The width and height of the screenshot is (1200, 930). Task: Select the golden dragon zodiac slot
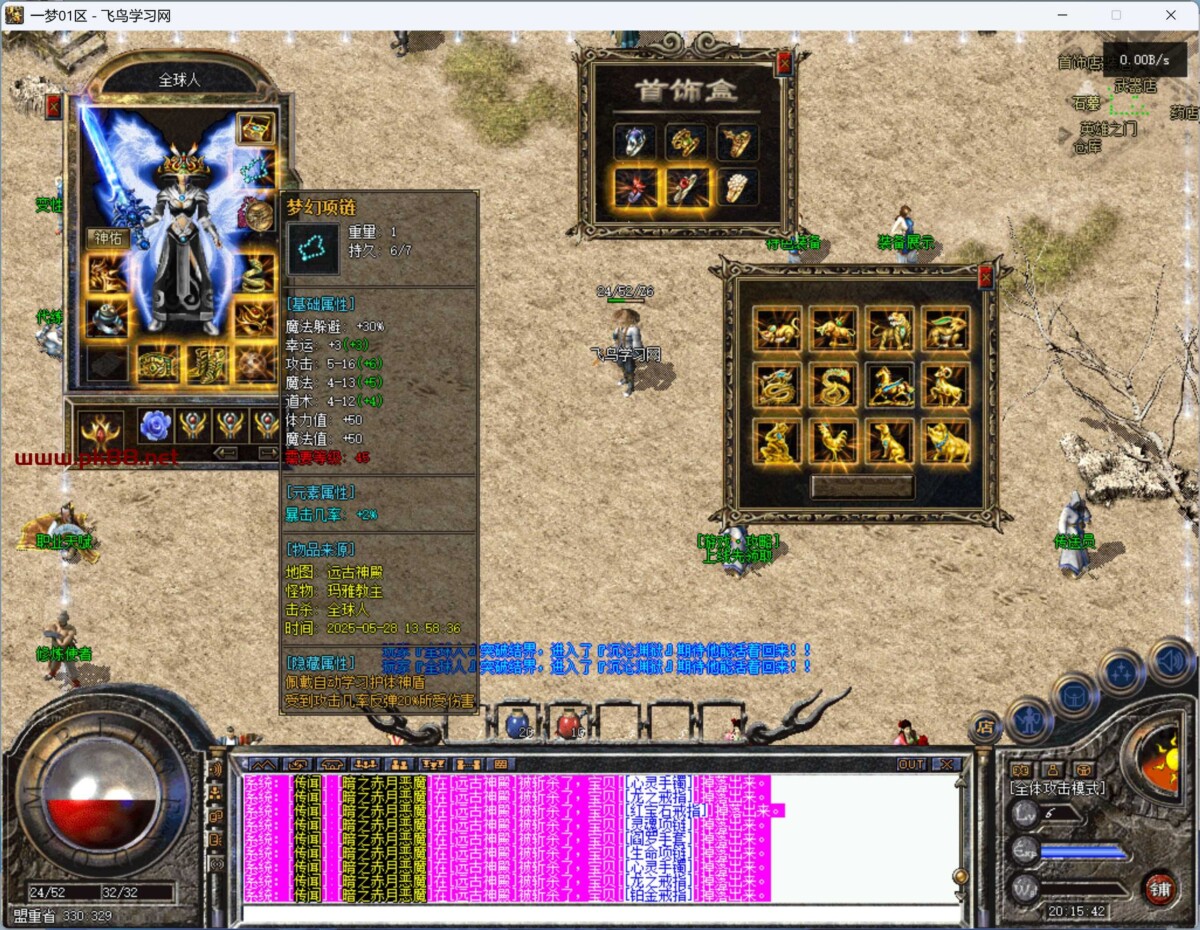tap(777, 385)
